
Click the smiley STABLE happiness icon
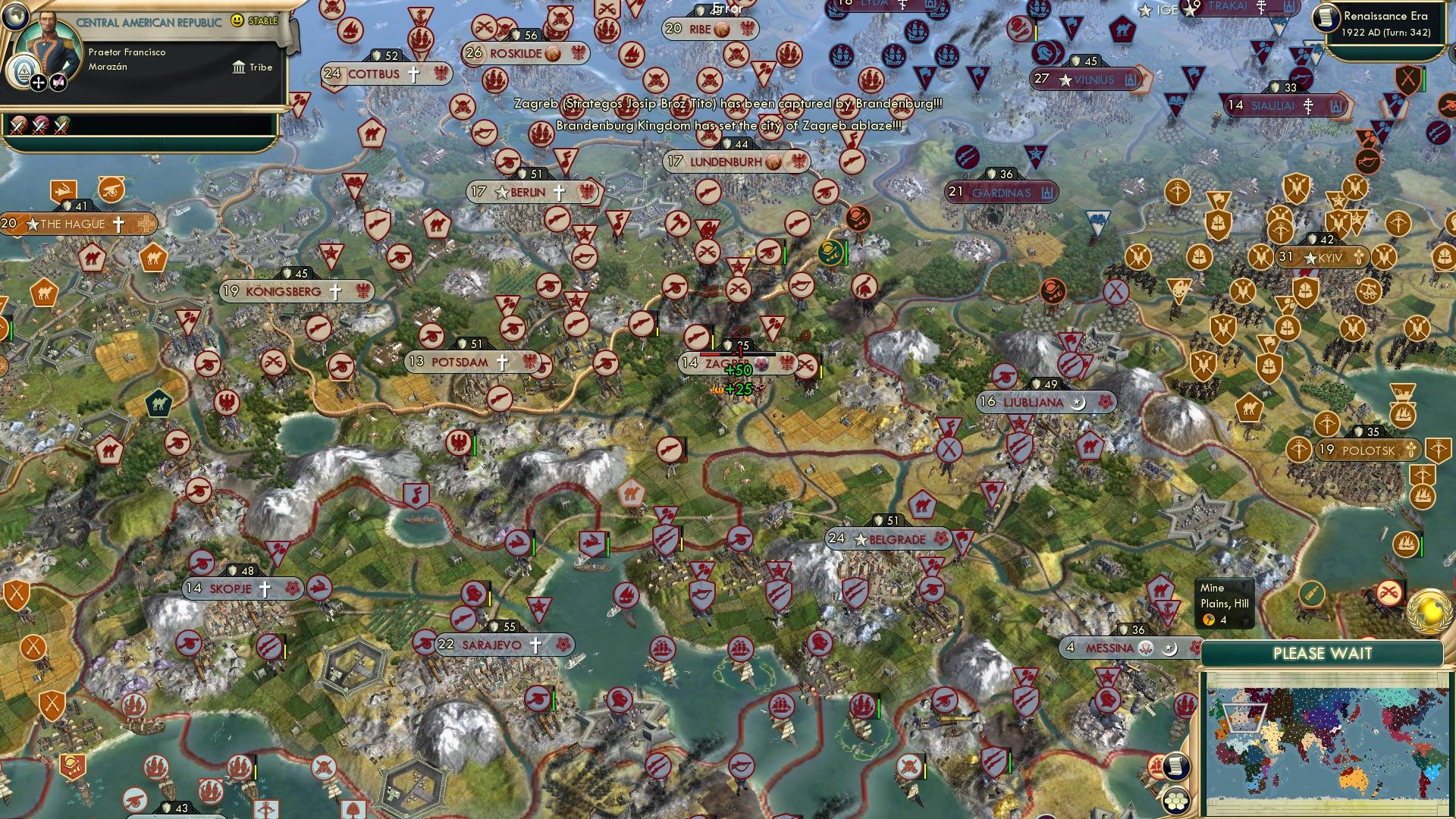pyautogui.click(x=237, y=21)
